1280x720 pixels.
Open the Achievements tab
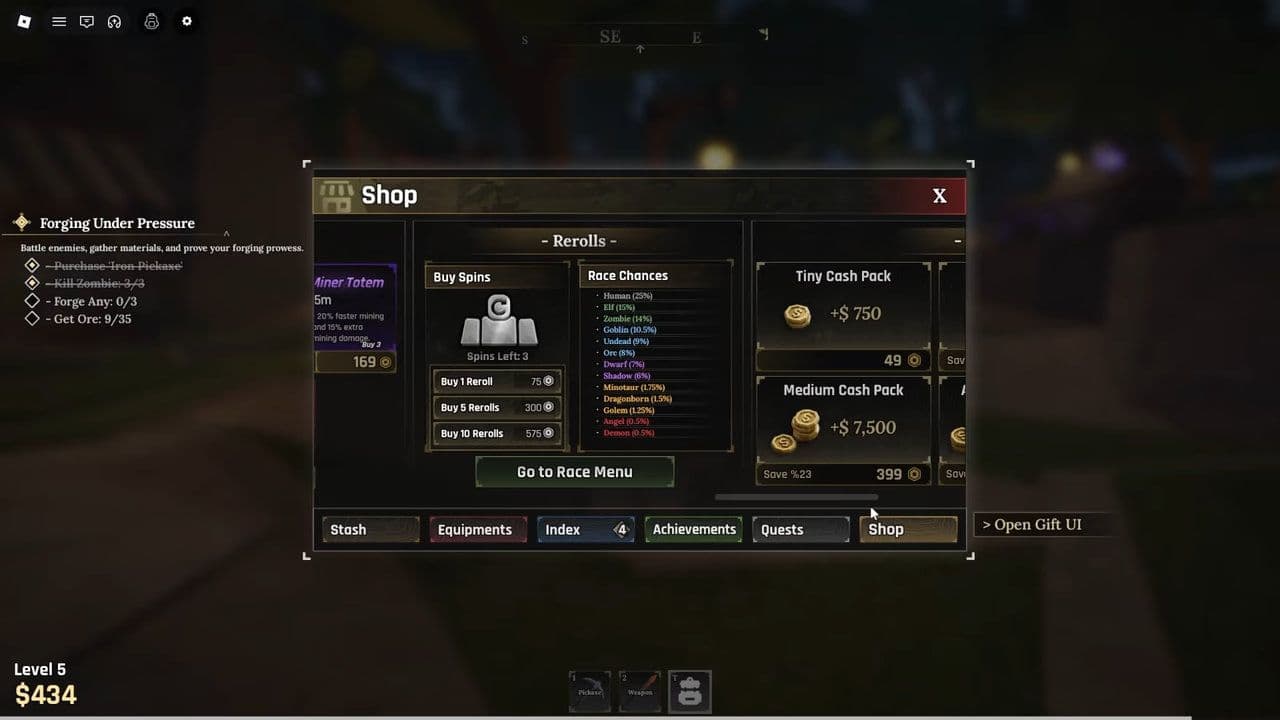click(693, 529)
